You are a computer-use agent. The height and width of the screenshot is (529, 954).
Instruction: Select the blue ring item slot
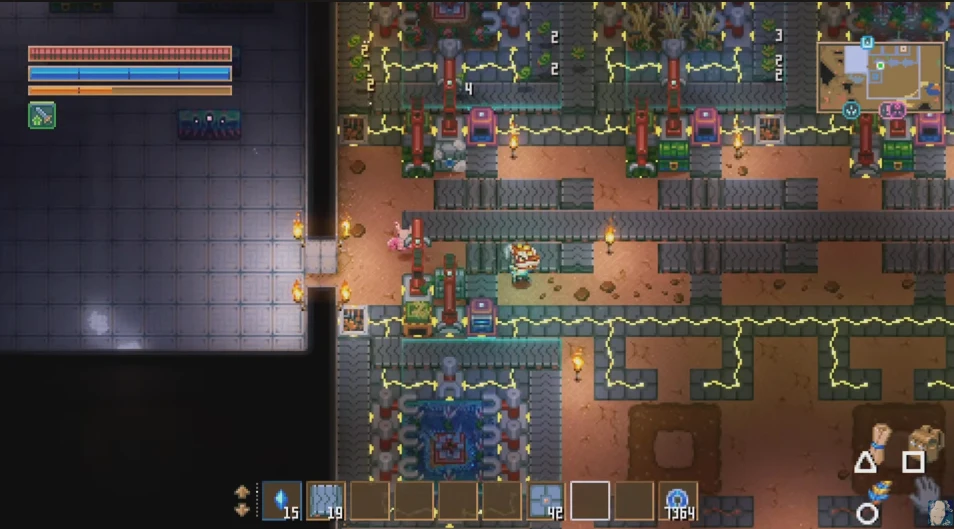coord(677,500)
